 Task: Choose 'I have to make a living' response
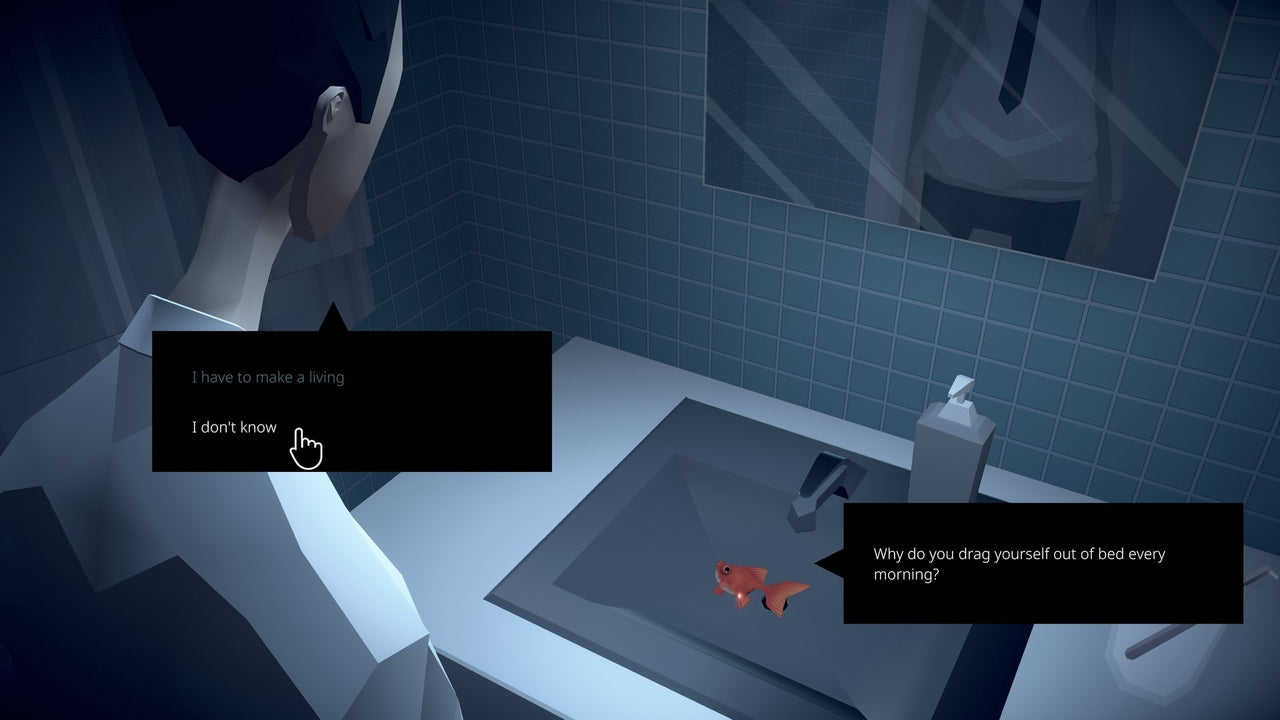pyautogui.click(x=266, y=377)
